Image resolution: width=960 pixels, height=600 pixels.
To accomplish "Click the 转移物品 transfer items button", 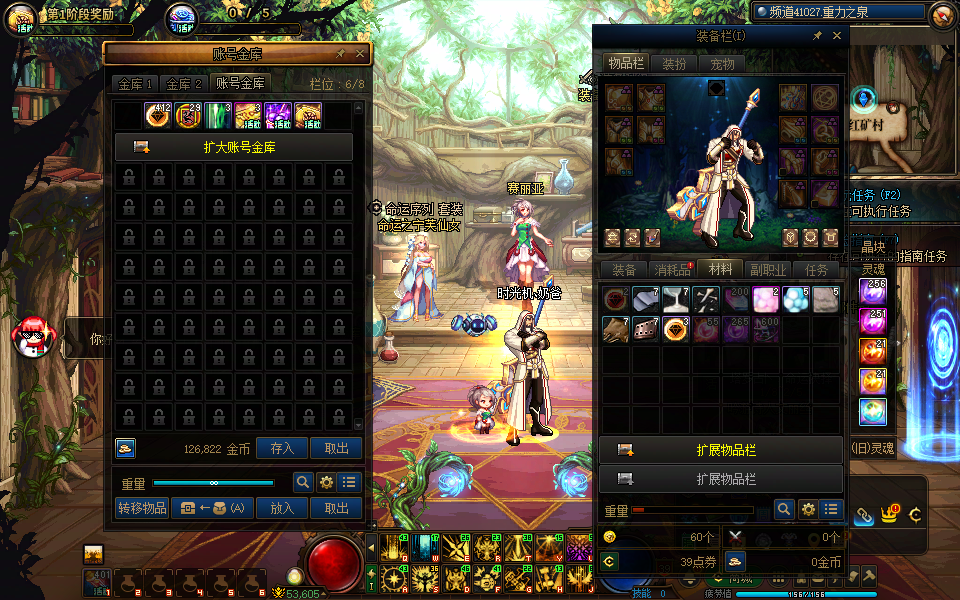I will click(x=142, y=508).
